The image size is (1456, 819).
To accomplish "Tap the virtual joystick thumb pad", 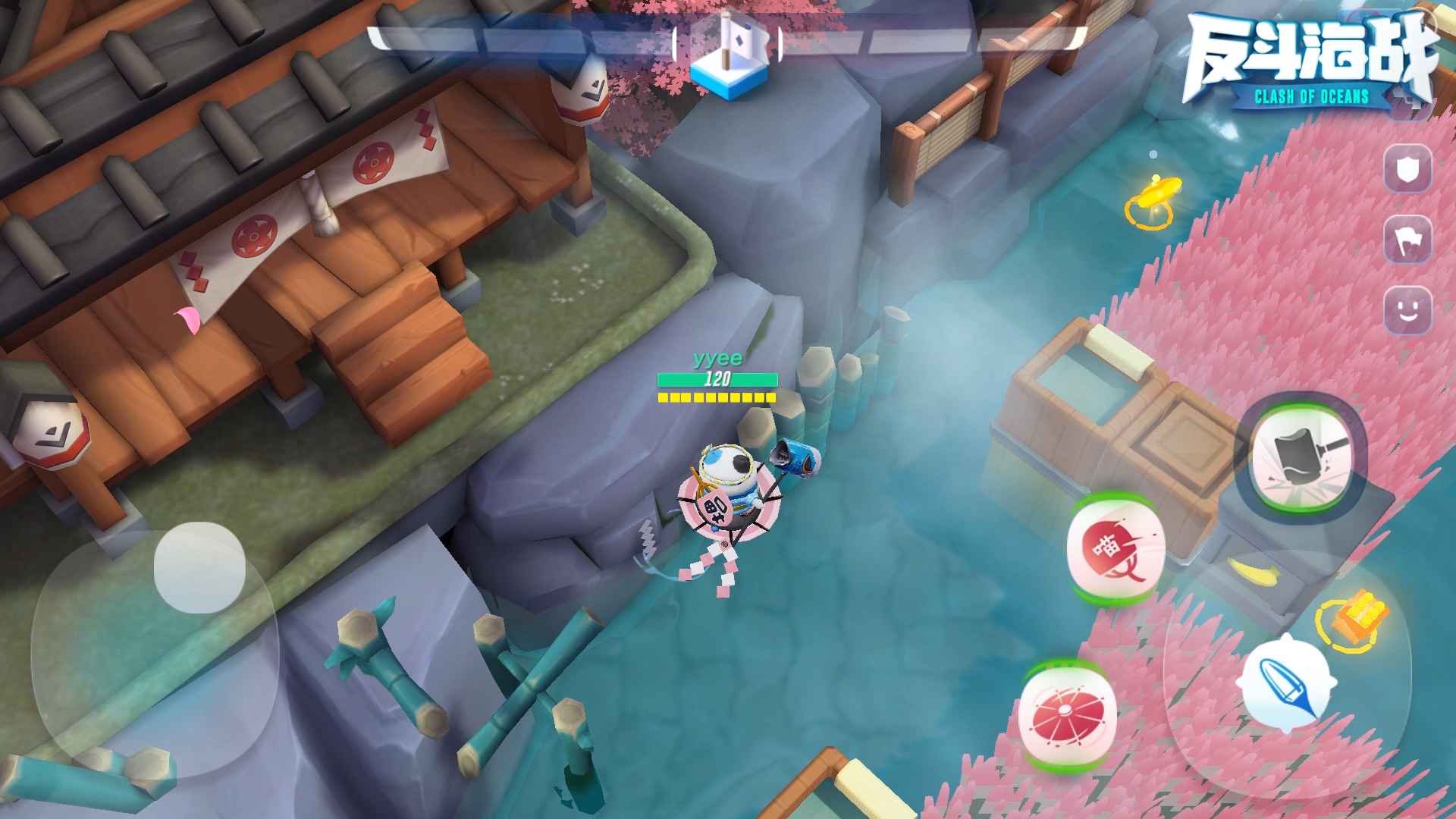I will (199, 567).
